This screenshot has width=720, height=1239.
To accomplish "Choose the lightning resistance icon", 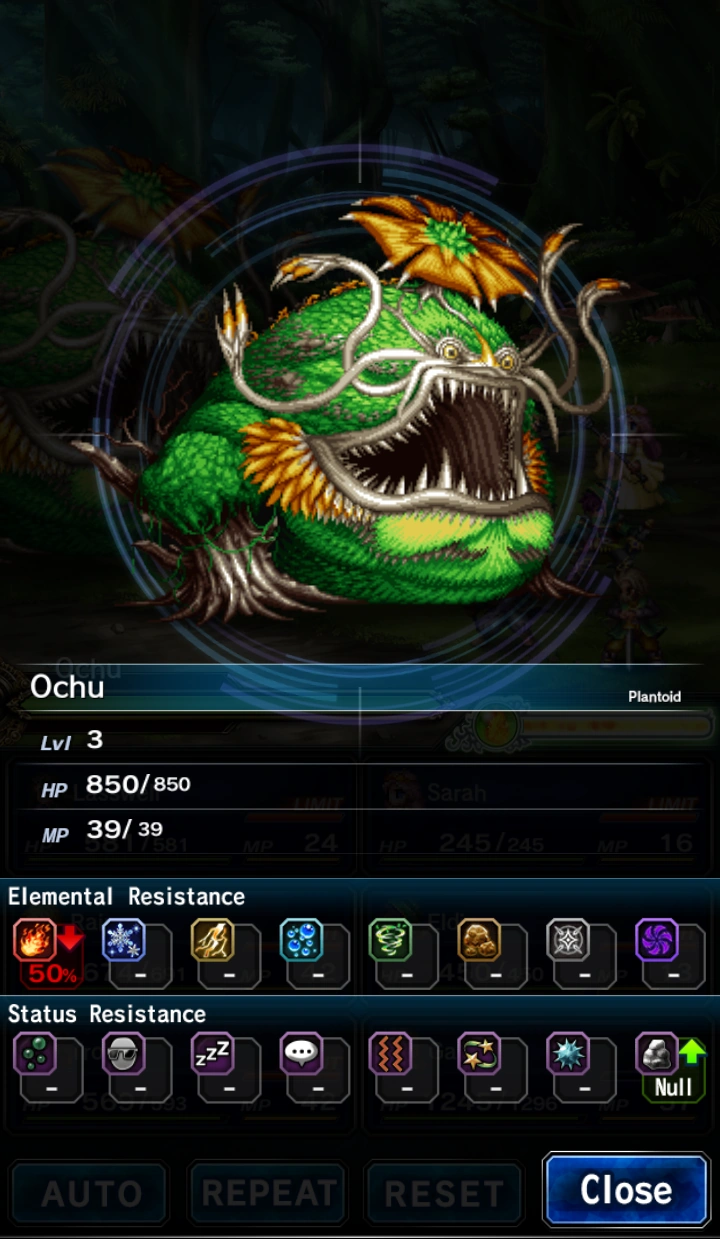I will pyautogui.click(x=212, y=940).
